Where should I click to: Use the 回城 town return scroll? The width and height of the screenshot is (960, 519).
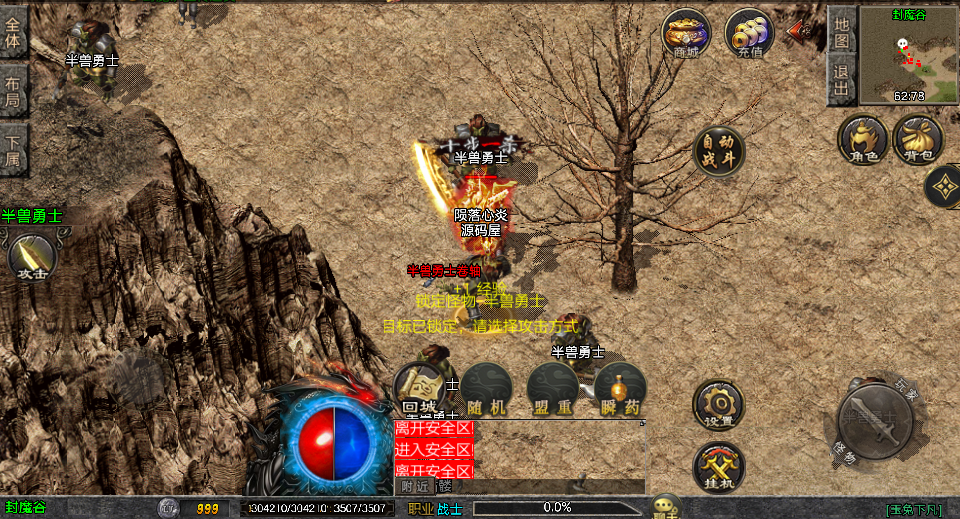pos(419,388)
